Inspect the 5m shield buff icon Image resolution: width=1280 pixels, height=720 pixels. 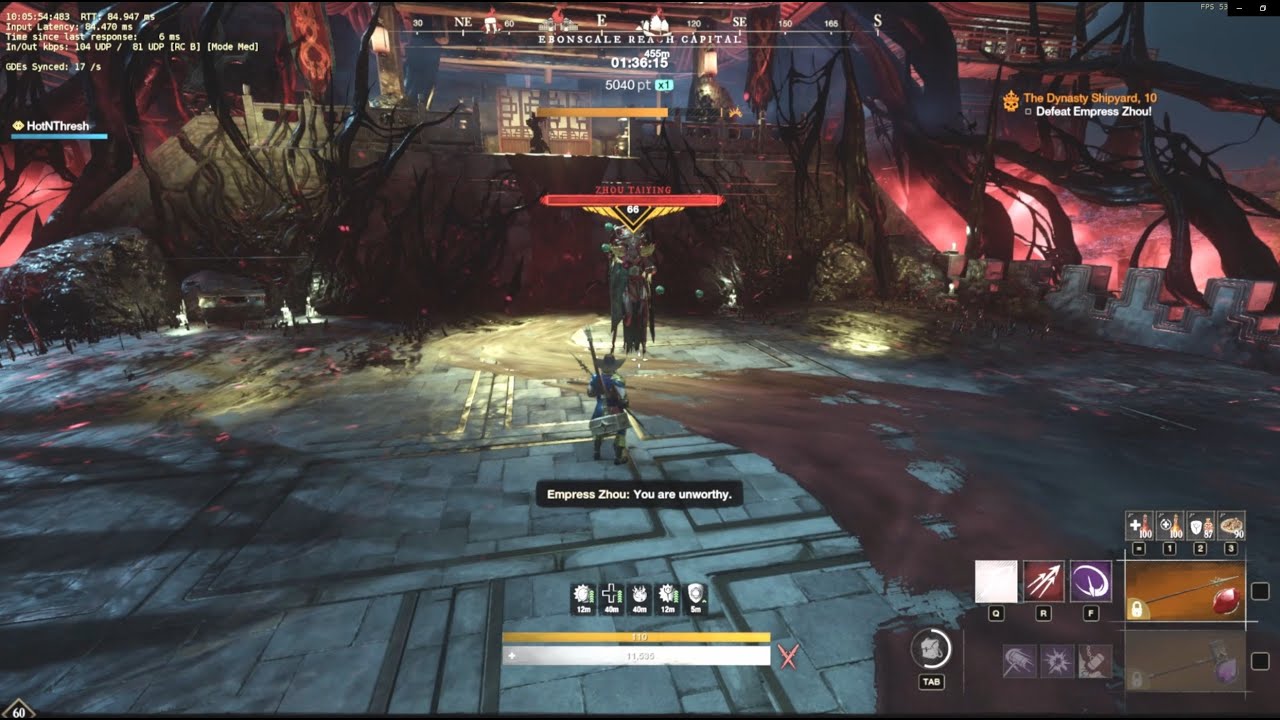tap(697, 596)
